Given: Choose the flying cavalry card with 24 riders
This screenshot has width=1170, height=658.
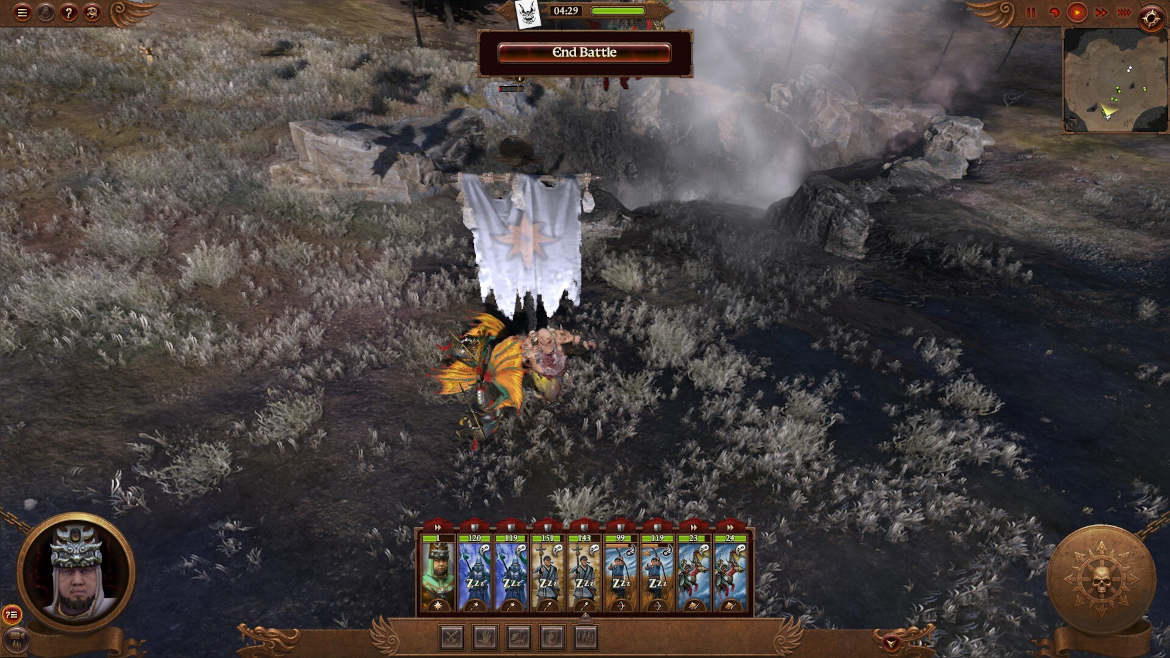Looking at the screenshot, I should (x=729, y=572).
